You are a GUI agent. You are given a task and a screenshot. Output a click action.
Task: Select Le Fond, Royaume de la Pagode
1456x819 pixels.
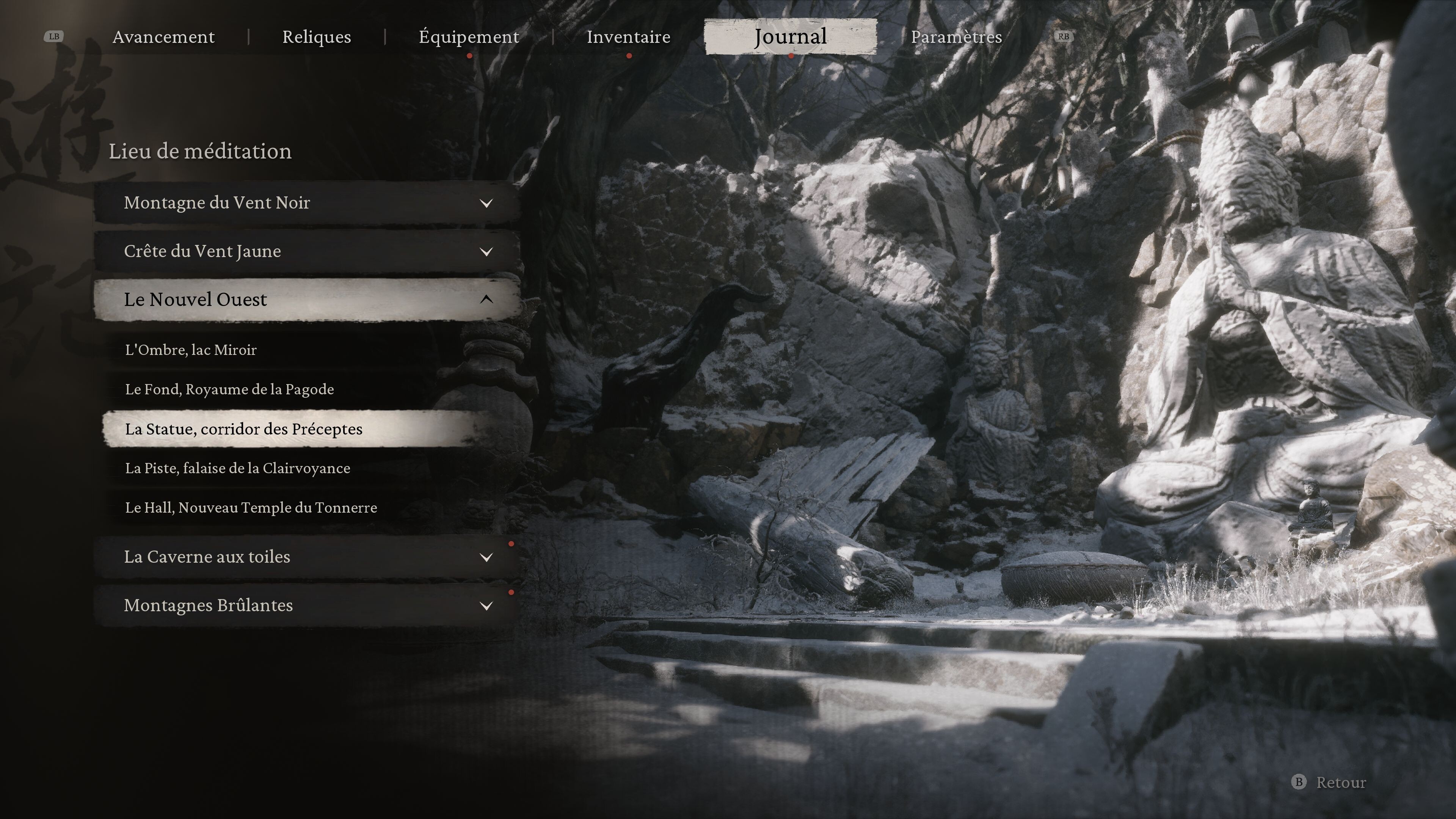[x=229, y=389]
